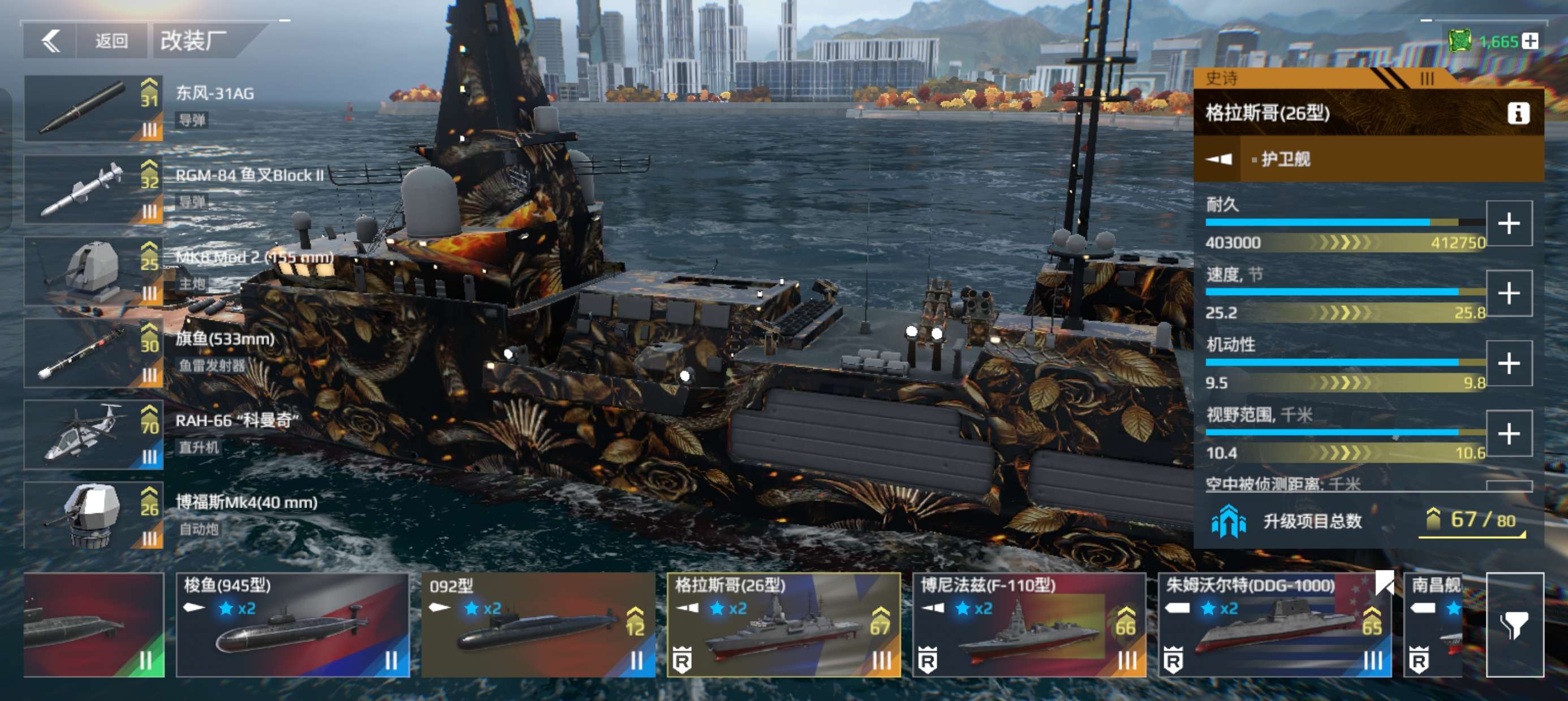Select the 梭鱼(945型) submarine card
1568x701 pixels.
click(x=293, y=625)
